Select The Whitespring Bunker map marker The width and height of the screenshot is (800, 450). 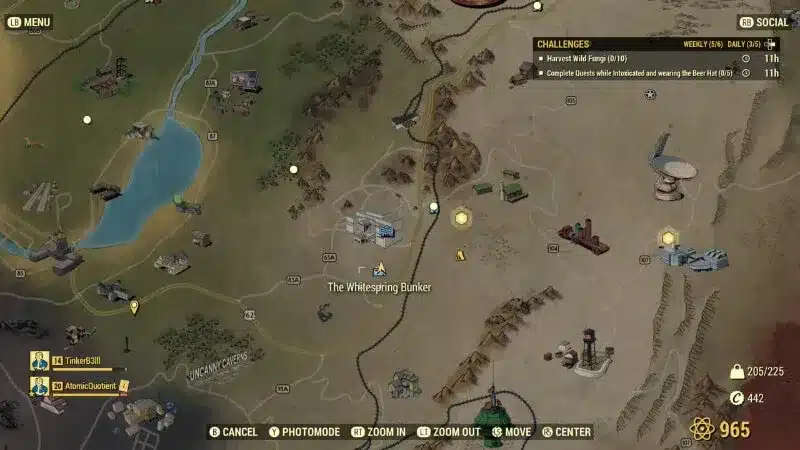pyautogui.click(x=379, y=269)
